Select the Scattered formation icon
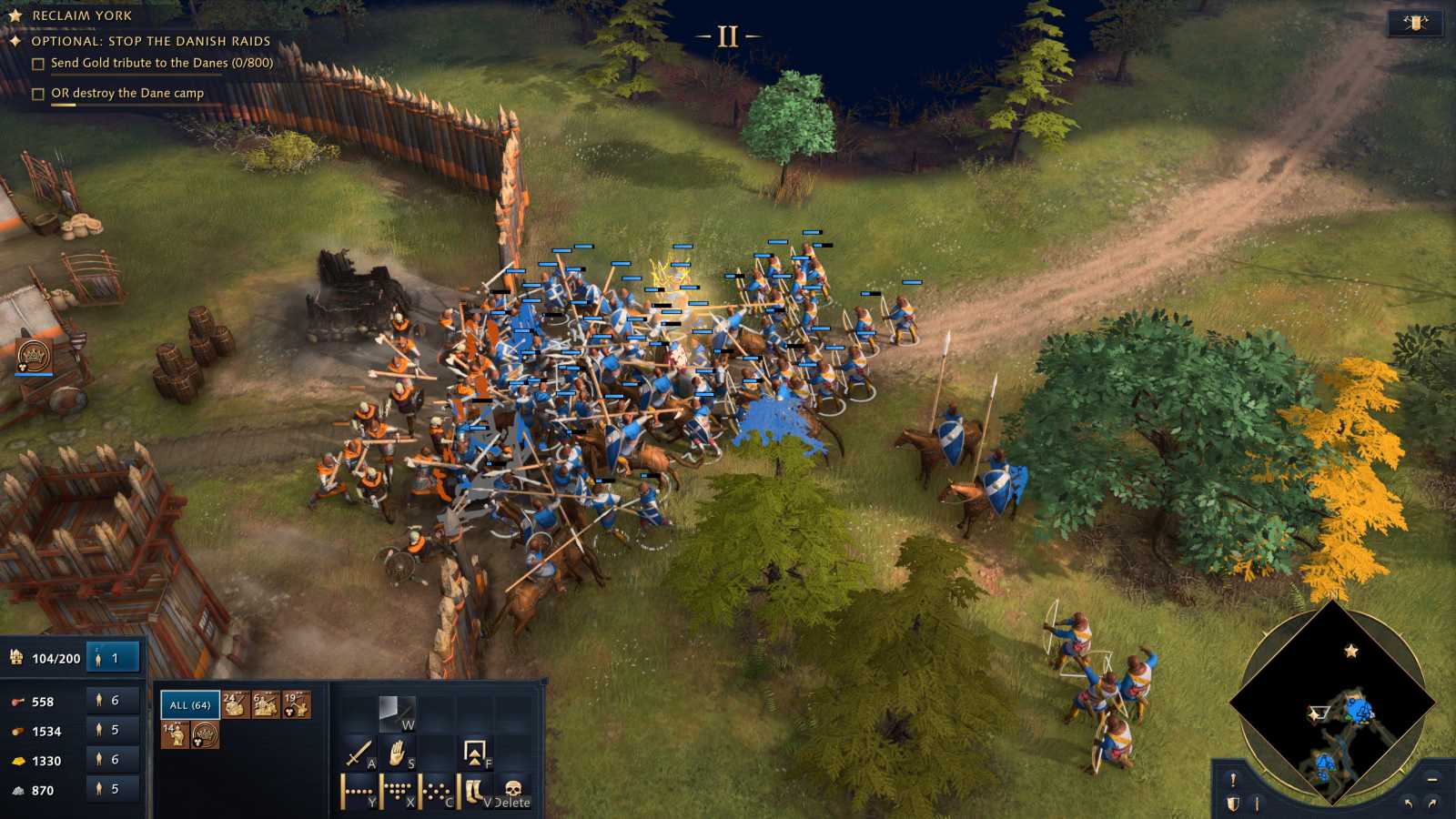The image size is (1456, 819). pos(435,790)
